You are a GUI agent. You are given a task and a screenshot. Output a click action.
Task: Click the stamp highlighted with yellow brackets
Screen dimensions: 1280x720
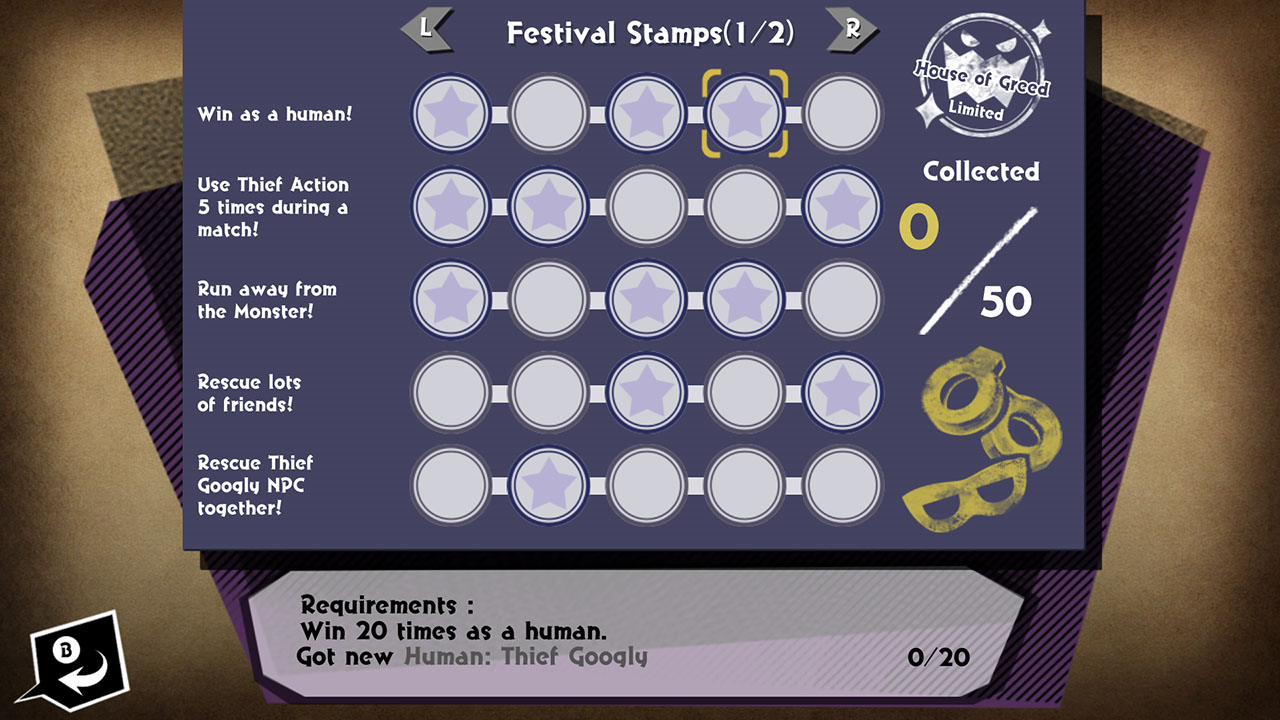click(x=745, y=113)
